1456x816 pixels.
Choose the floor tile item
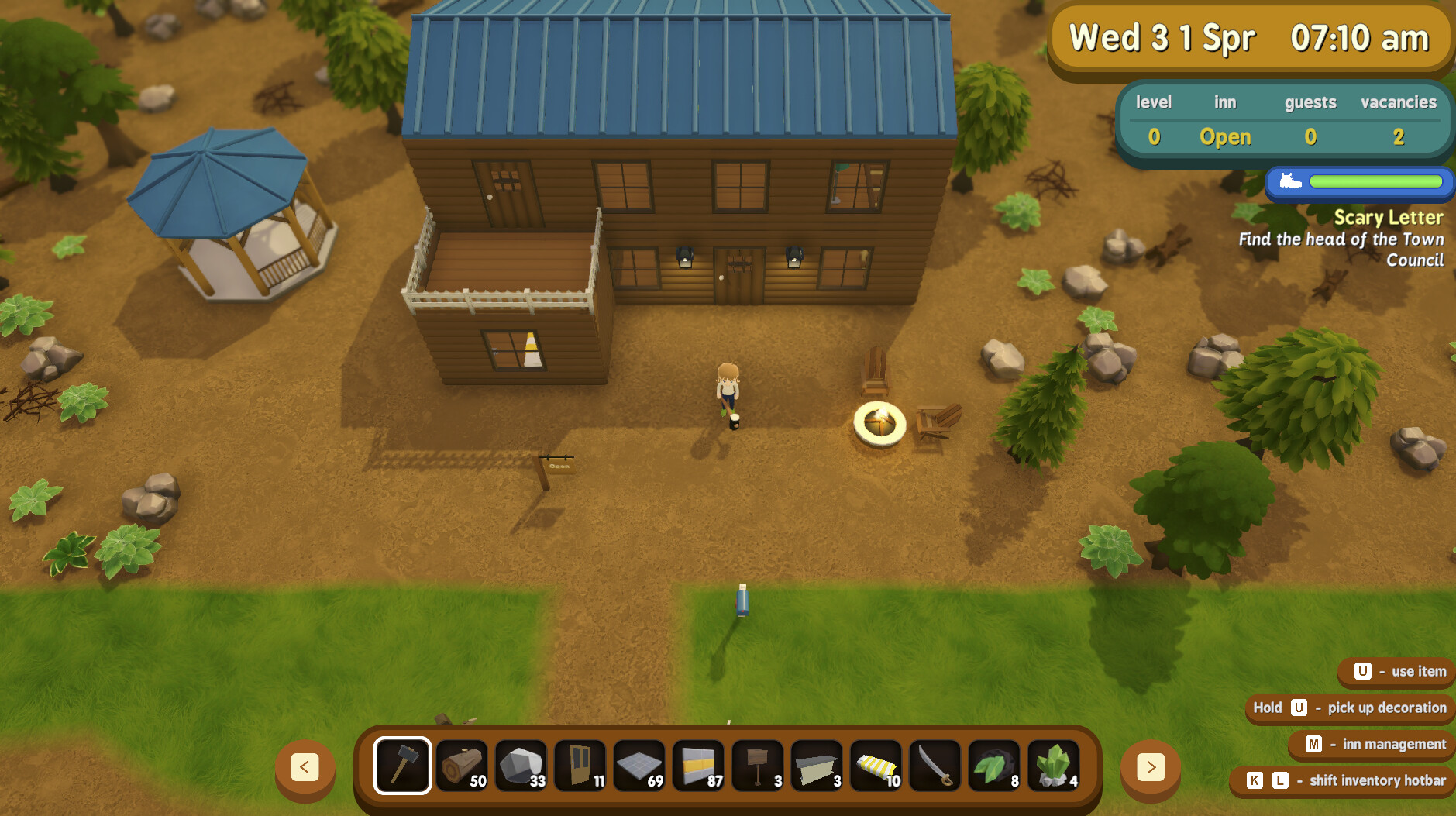639,766
